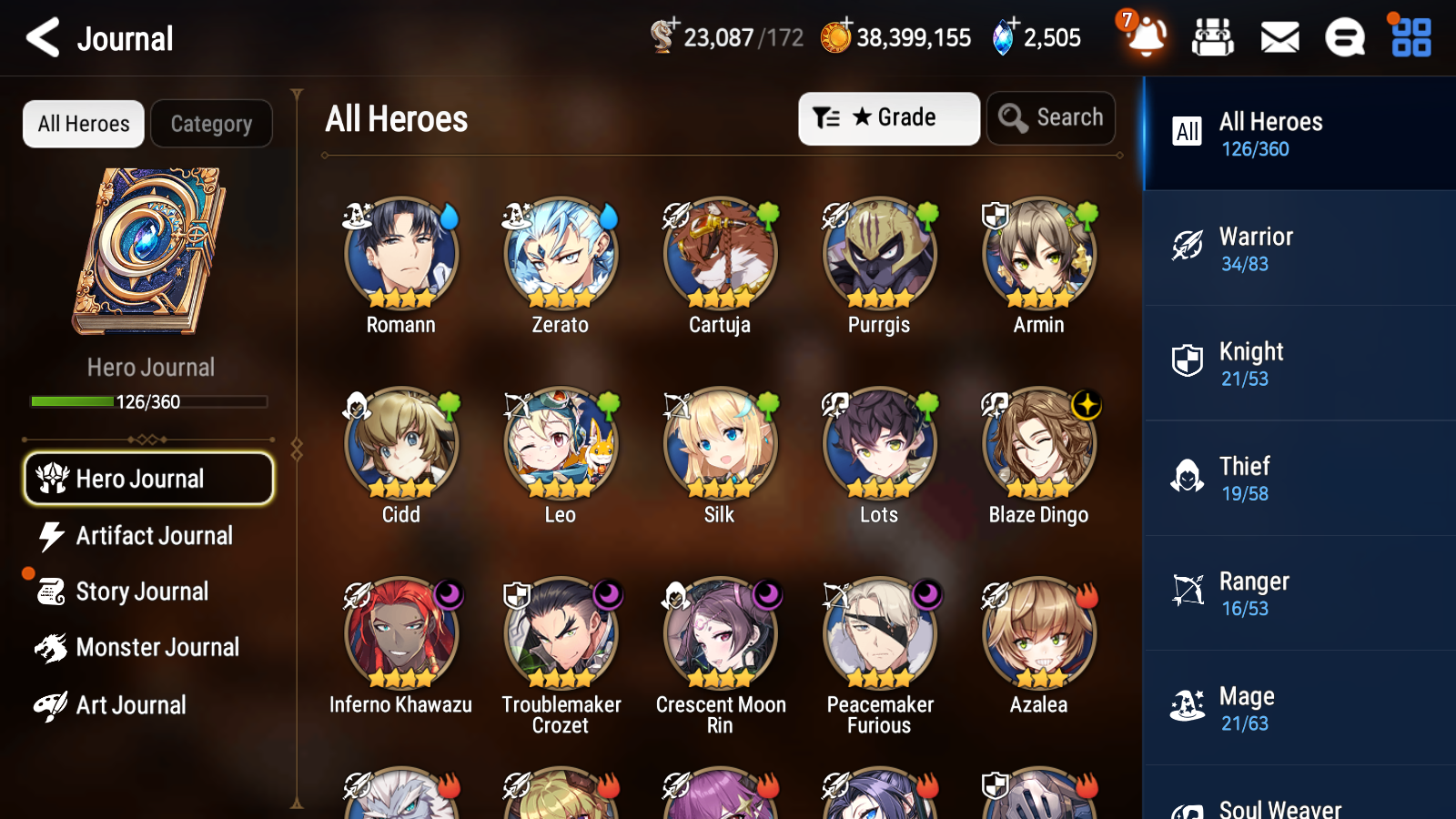Select the Blaze Dingo hero portrait

[1038, 443]
